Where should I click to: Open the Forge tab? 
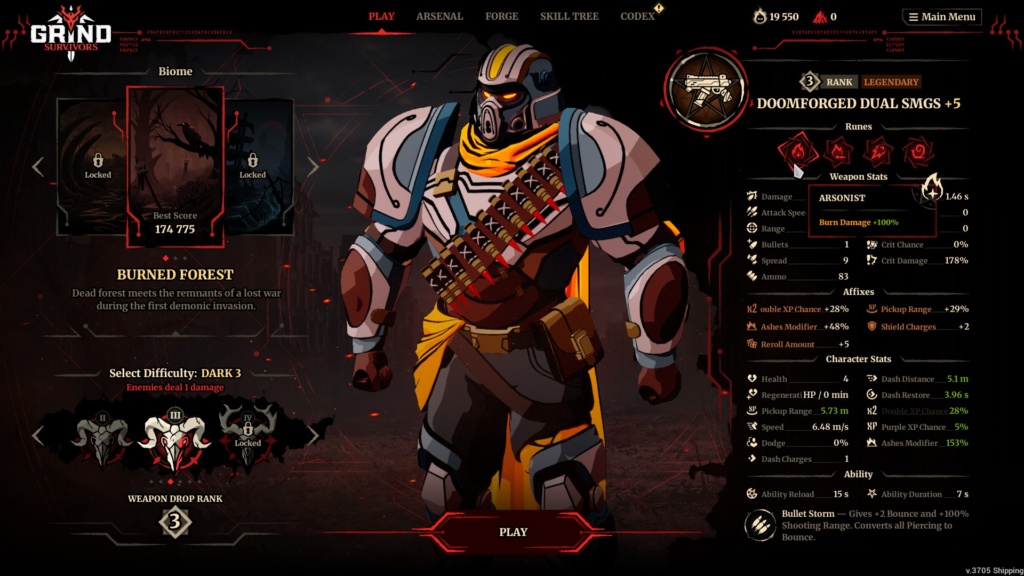(501, 16)
